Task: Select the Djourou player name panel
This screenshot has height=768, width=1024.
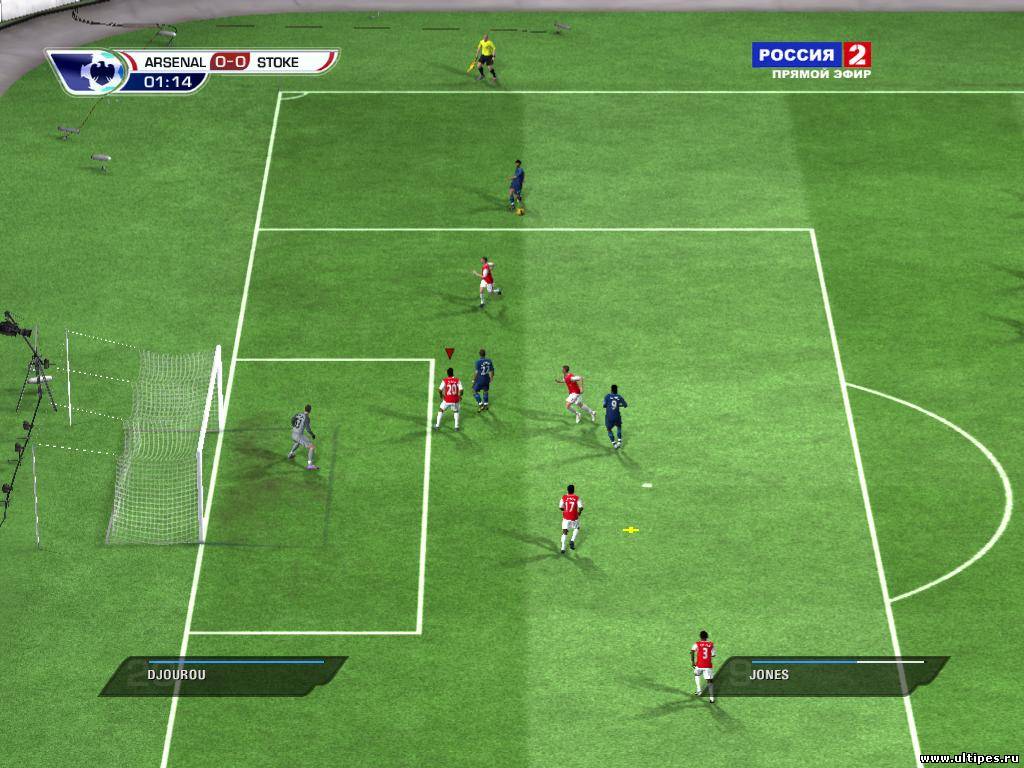Action: pos(222,675)
